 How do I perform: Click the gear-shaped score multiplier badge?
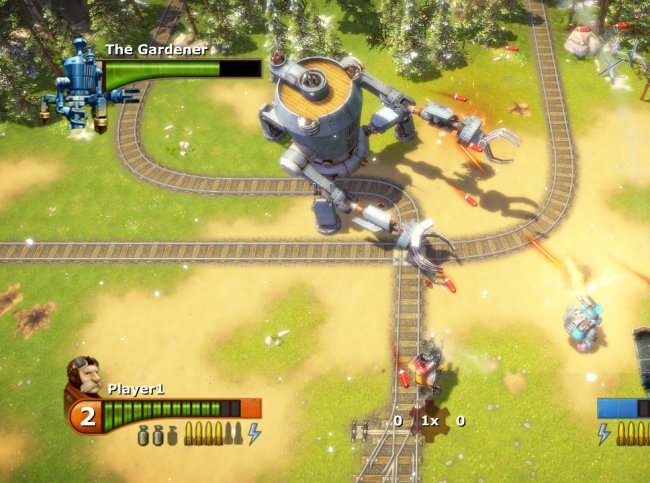(429, 421)
